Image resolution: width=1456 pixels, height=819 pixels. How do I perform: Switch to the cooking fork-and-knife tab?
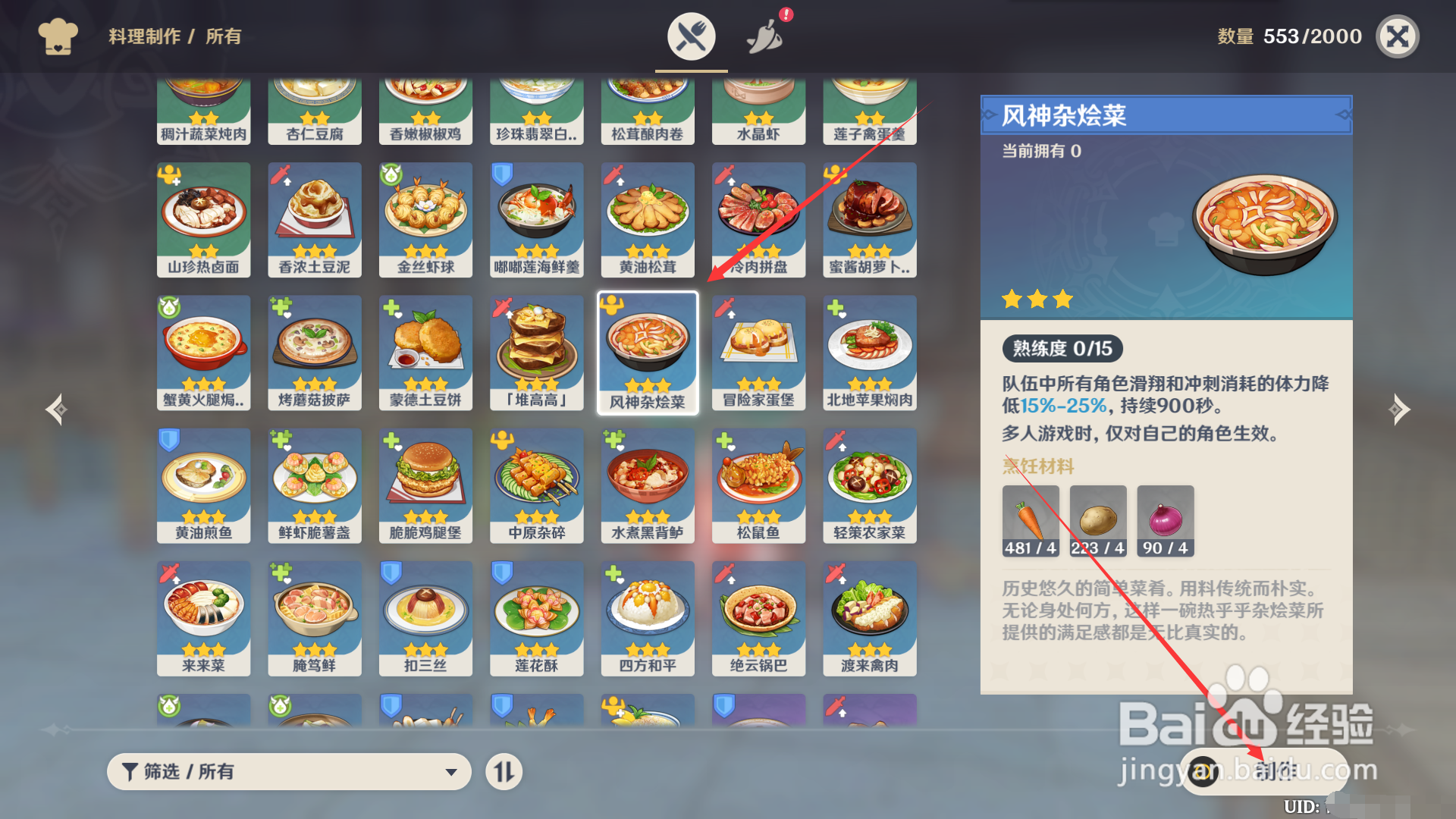pos(690,35)
